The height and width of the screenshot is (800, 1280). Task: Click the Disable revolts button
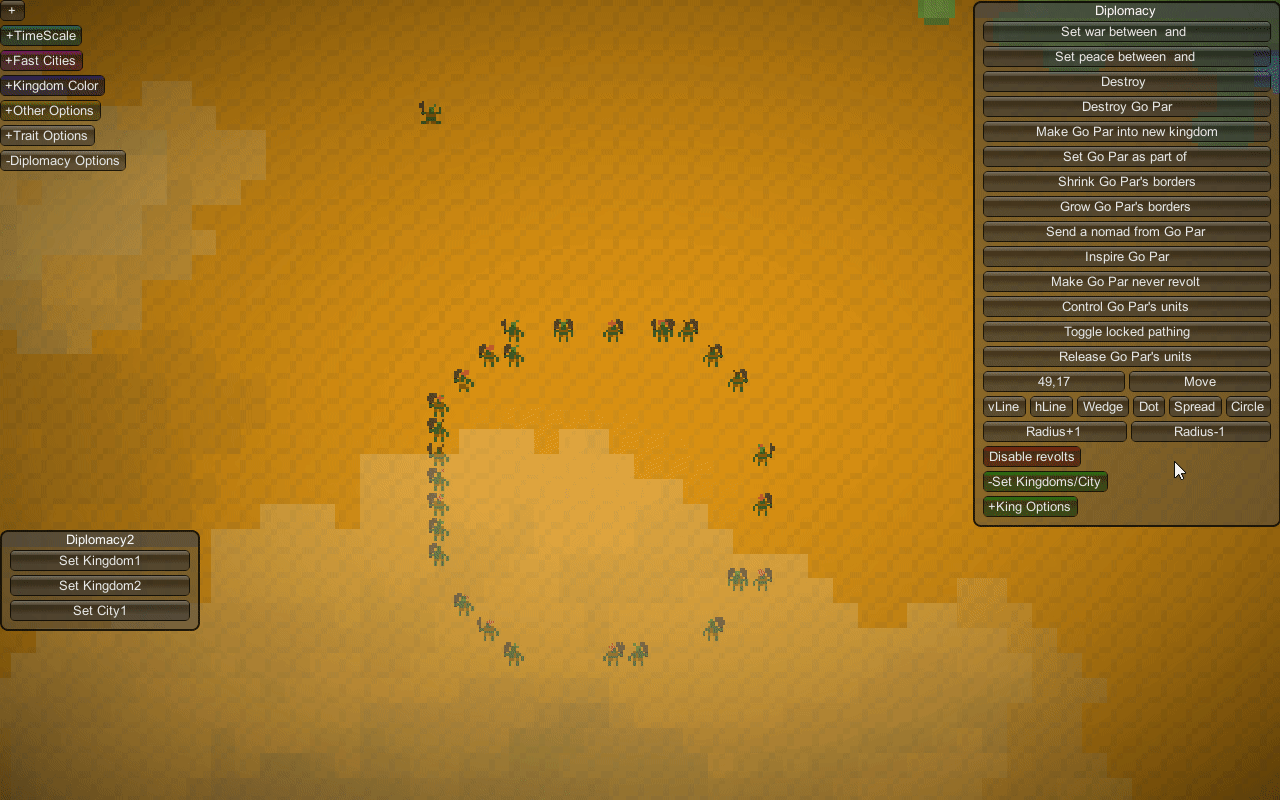(1031, 457)
